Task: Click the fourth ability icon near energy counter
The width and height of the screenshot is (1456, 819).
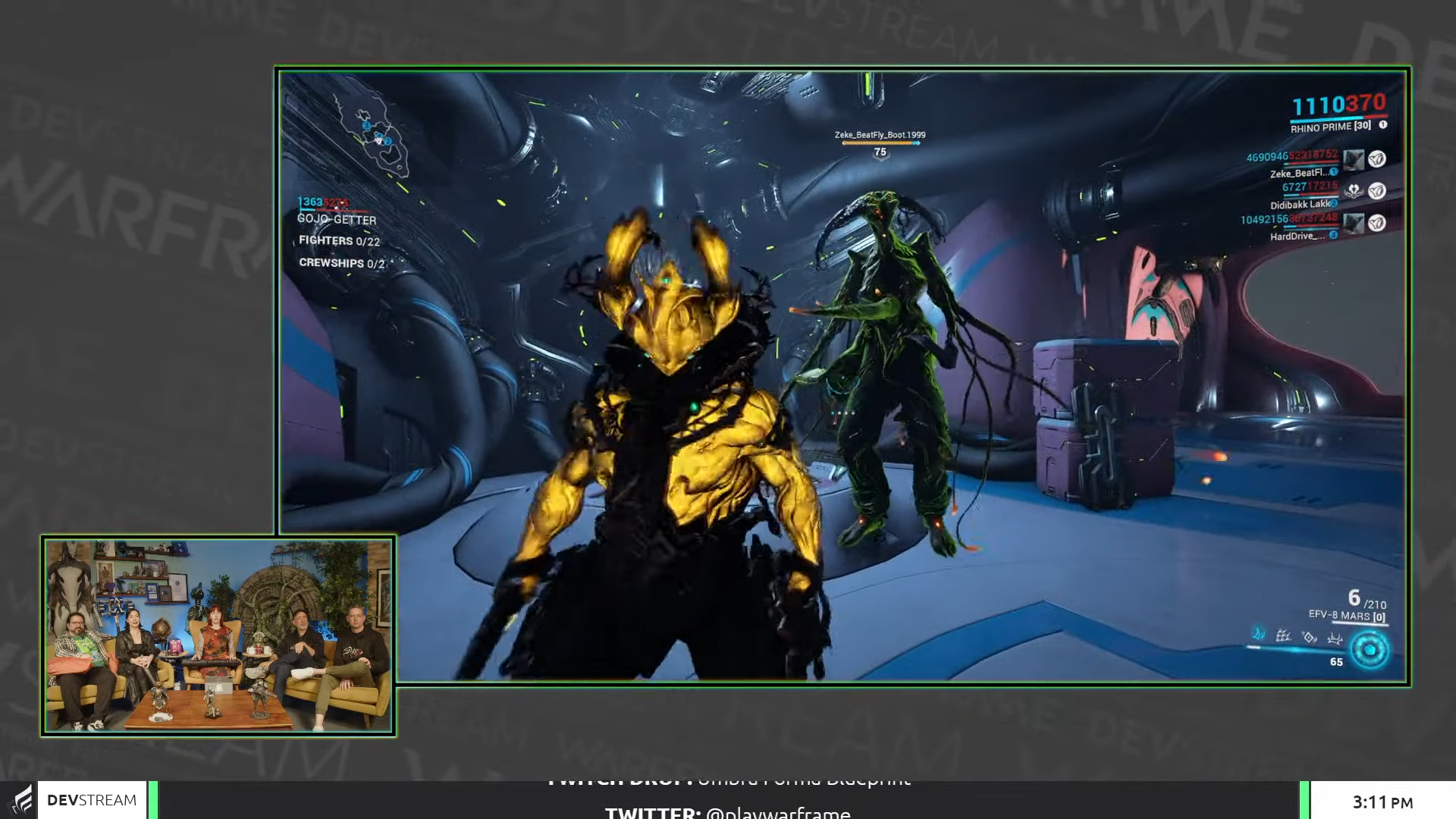Action: pyautogui.click(x=1335, y=639)
